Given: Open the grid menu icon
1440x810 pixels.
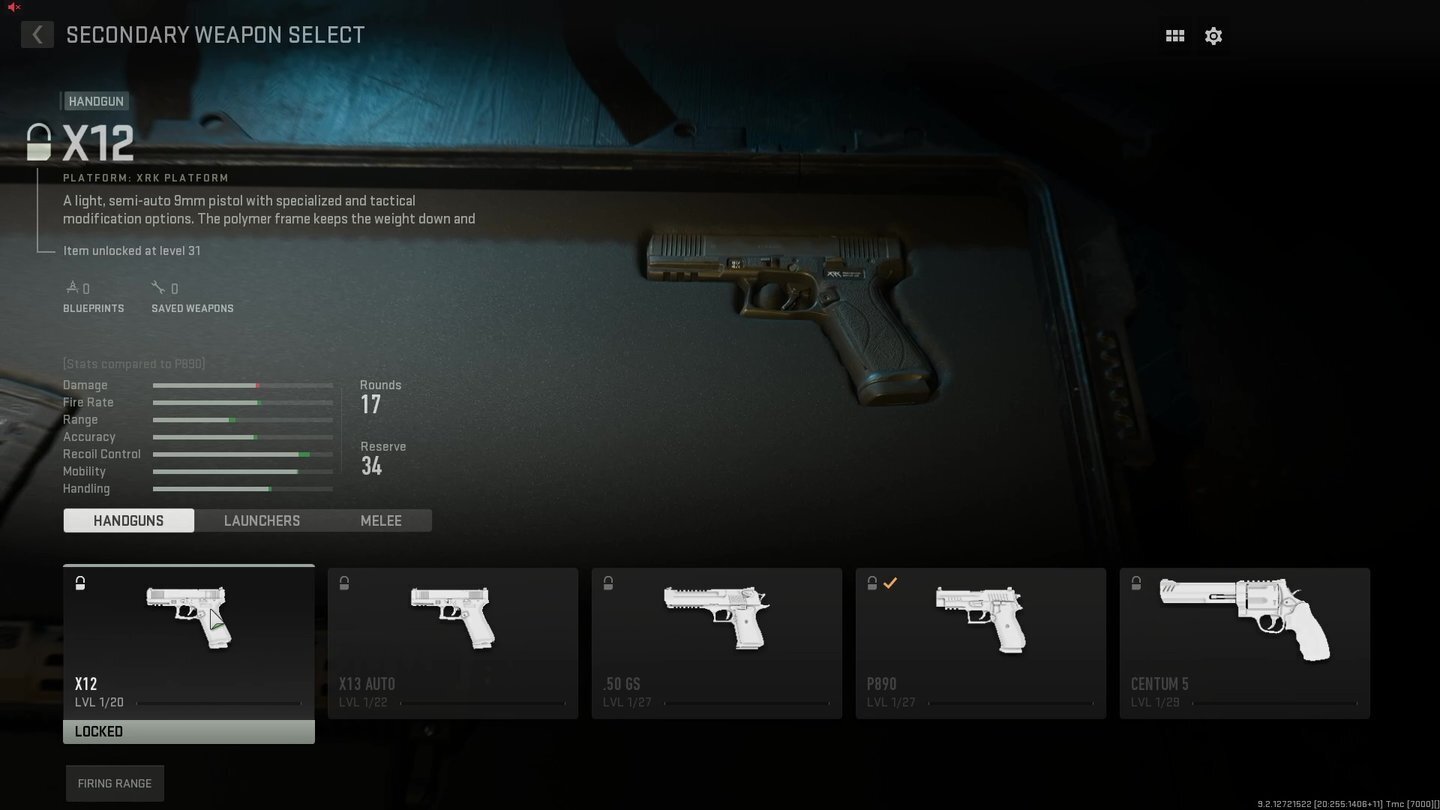Looking at the screenshot, I should tap(1175, 36).
